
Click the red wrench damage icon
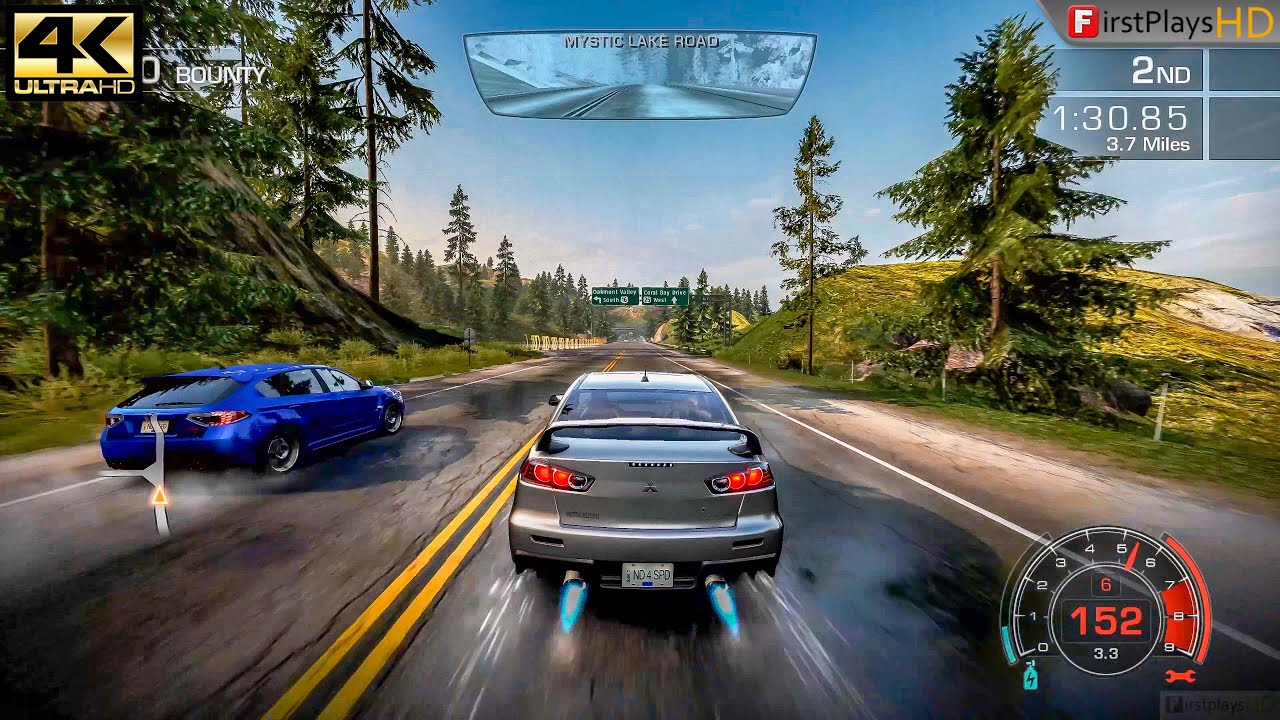(x=1180, y=676)
